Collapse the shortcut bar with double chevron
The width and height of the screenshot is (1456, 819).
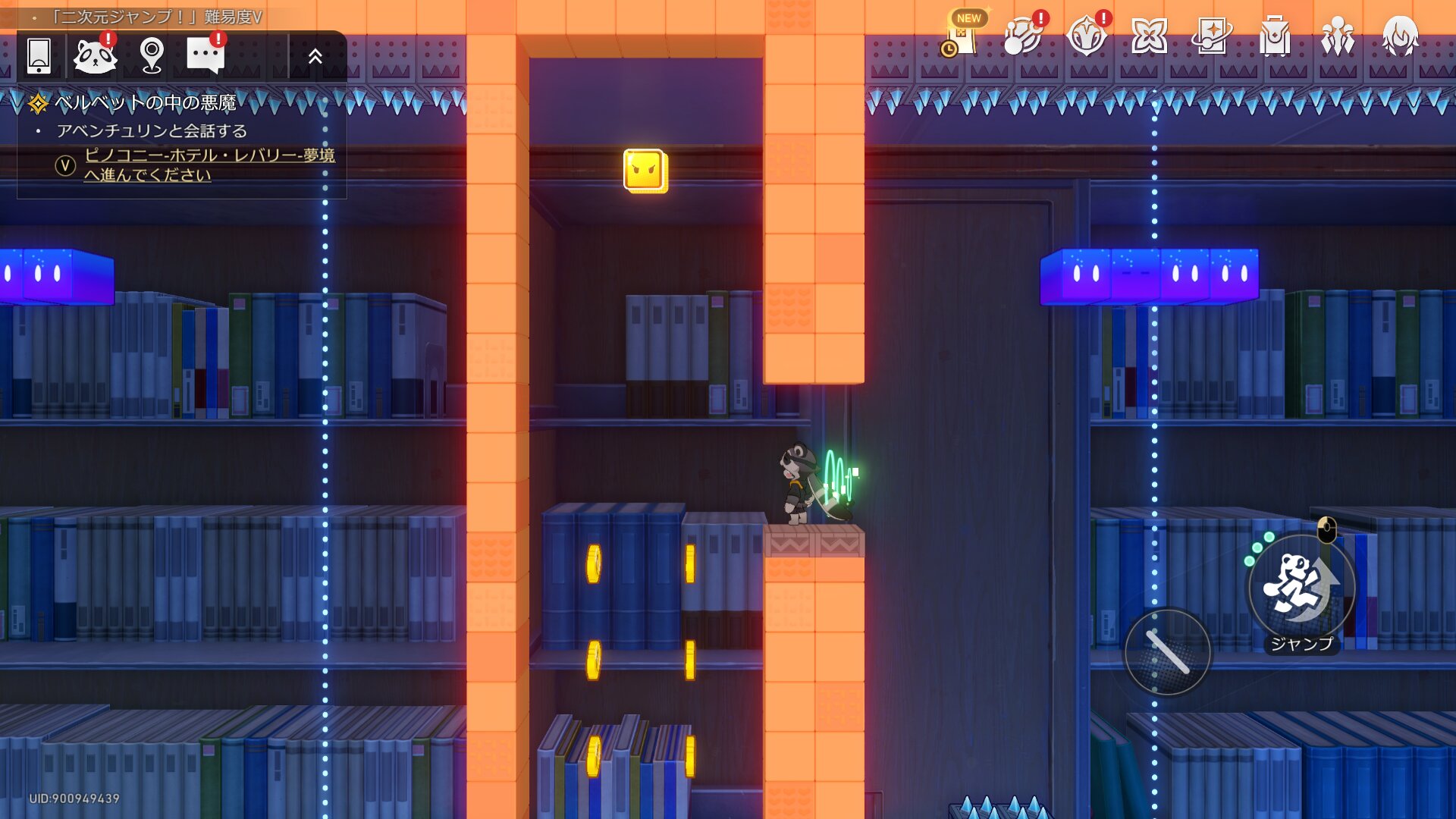click(x=315, y=56)
